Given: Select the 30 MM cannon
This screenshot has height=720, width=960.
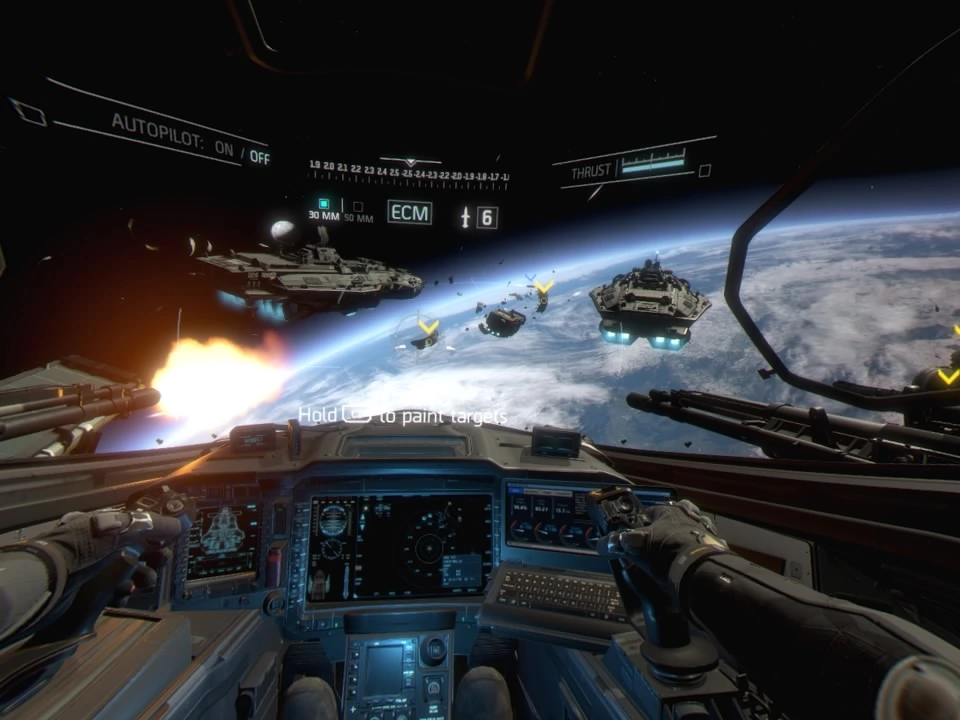Looking at the screenshot, I should tap(323, 209).
